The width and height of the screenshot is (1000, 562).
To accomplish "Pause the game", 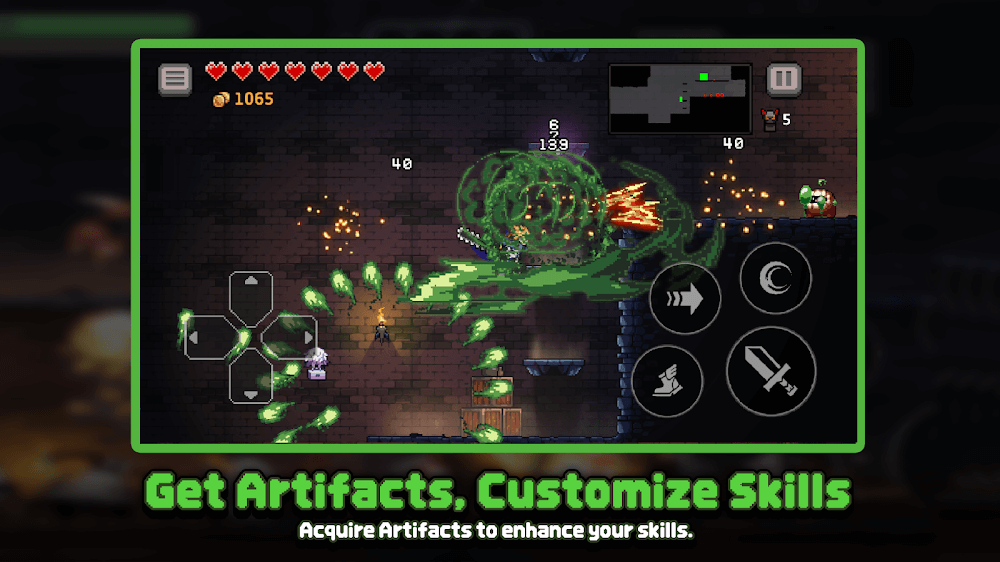I will pyautogui.click(x=783, y=79).
